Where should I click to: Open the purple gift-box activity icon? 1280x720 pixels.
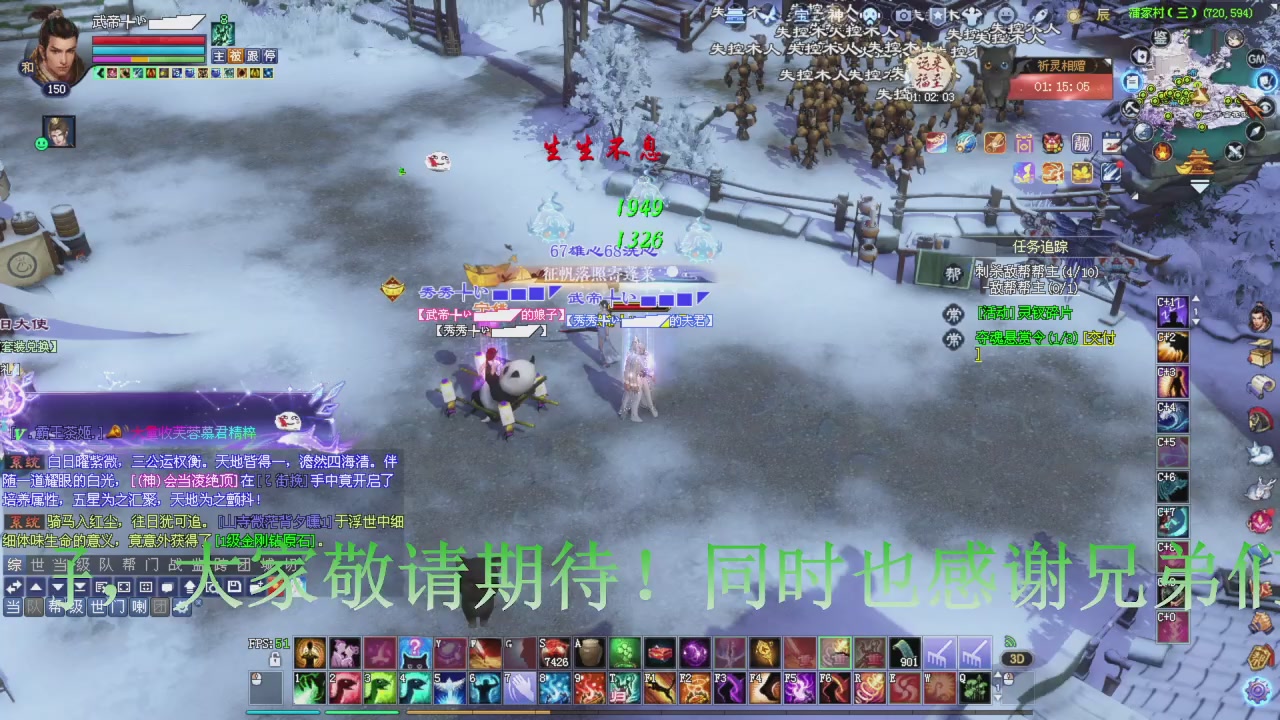point(1023,143)
